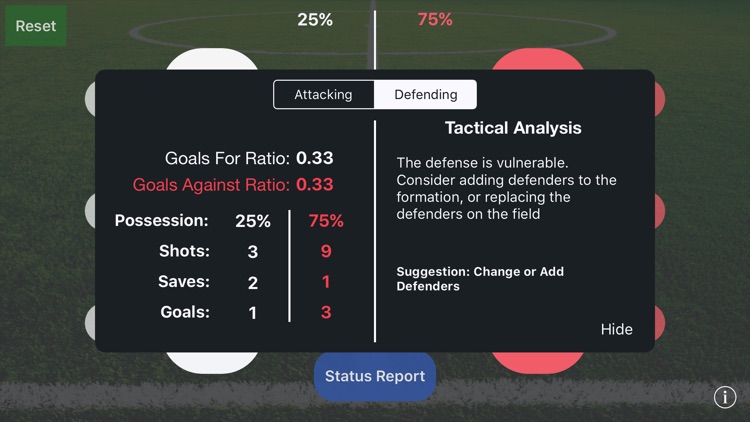Image resolution: width=750 pixels, height=422 pixels.
Task: Select the Defending tab
Action: [x=426, y=95]
